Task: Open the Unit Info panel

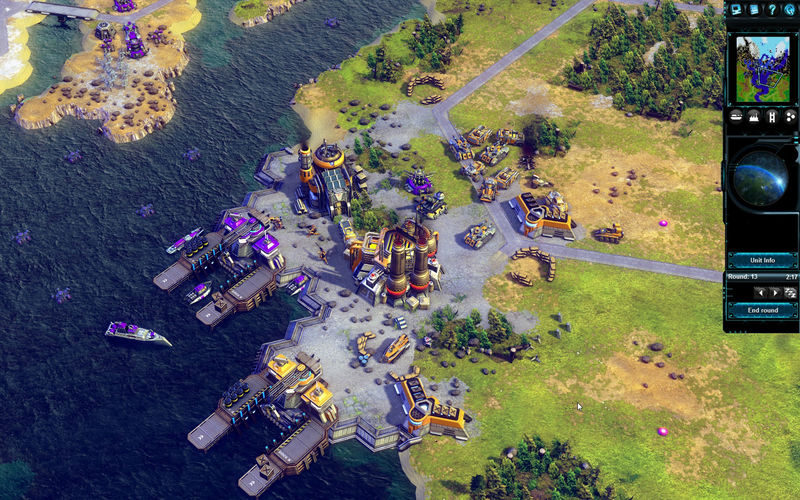Action: point(762,260)
